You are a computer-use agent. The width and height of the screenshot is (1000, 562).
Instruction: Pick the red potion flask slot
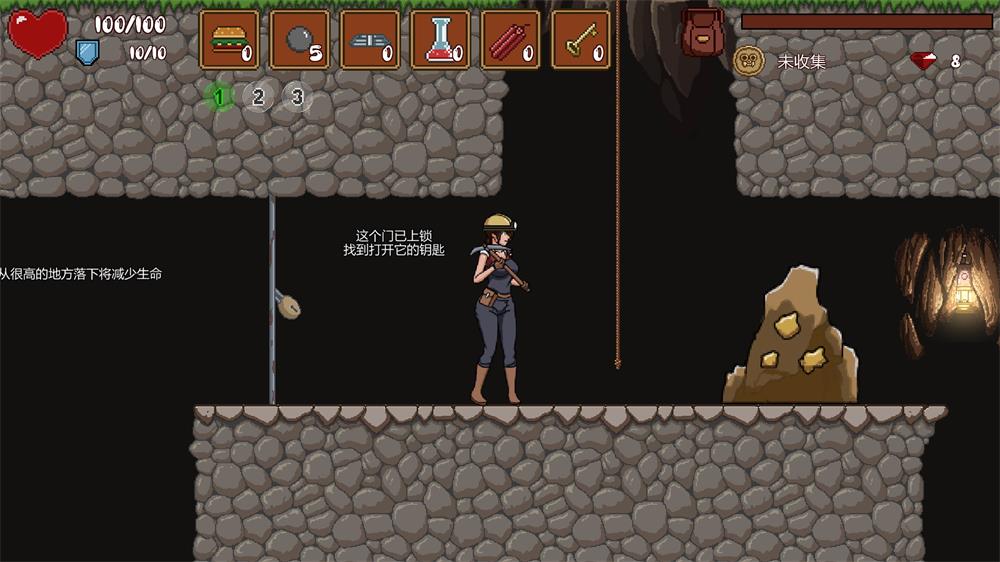click(440, 40)
